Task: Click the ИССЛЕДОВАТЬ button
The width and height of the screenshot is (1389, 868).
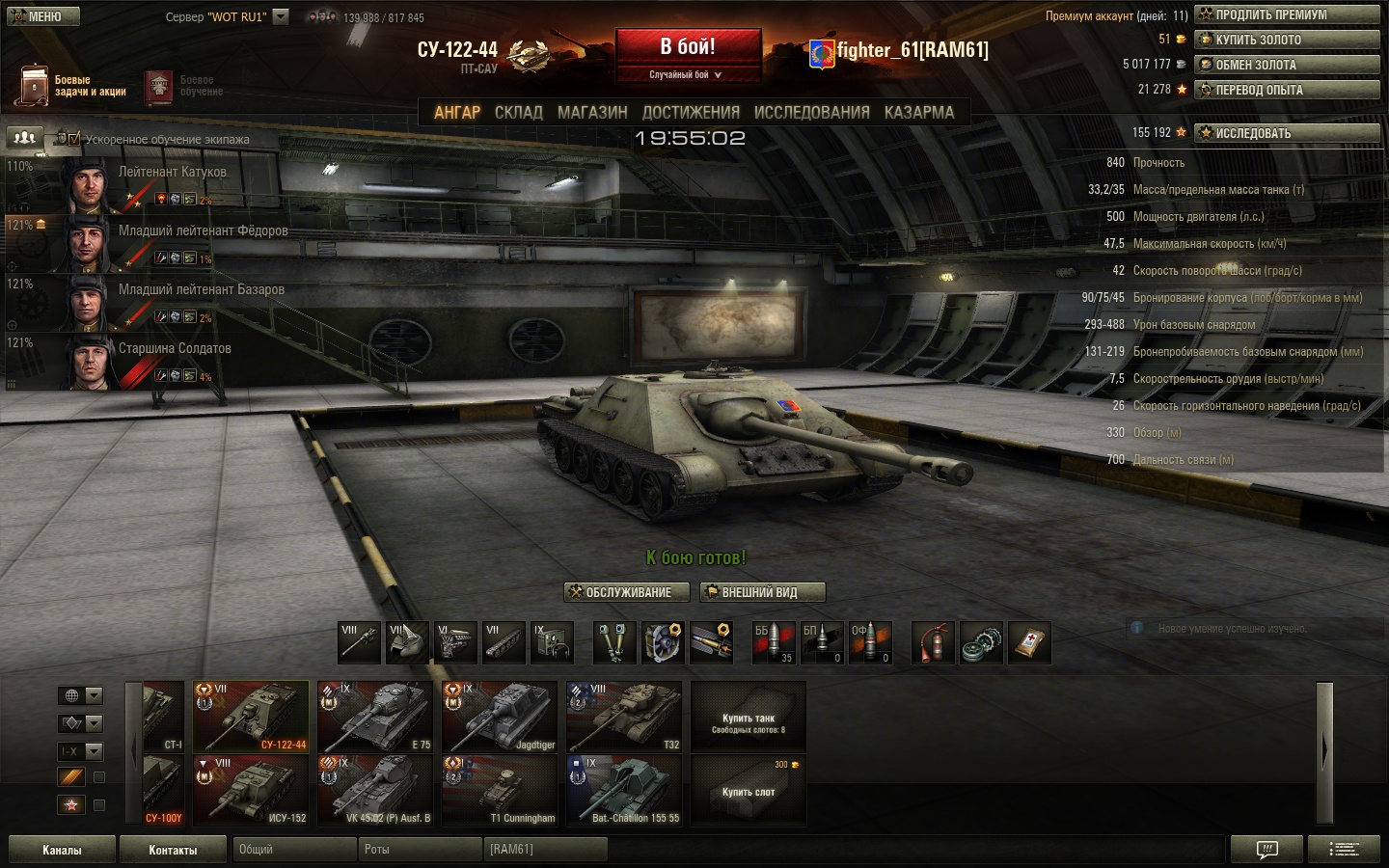Action: (x=1287, y=133)
